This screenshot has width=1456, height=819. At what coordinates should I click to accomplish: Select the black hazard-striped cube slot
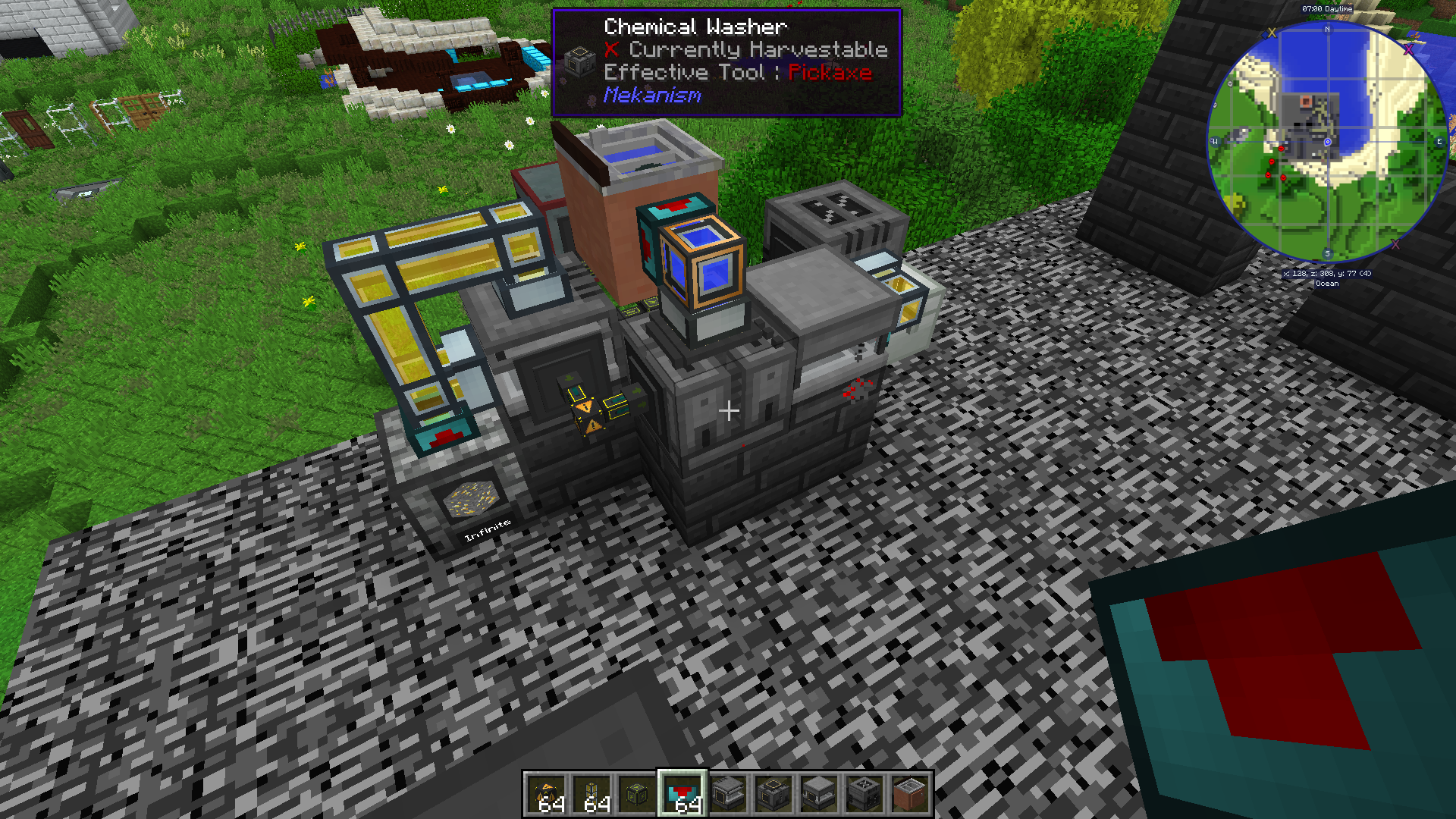point(546,795)
